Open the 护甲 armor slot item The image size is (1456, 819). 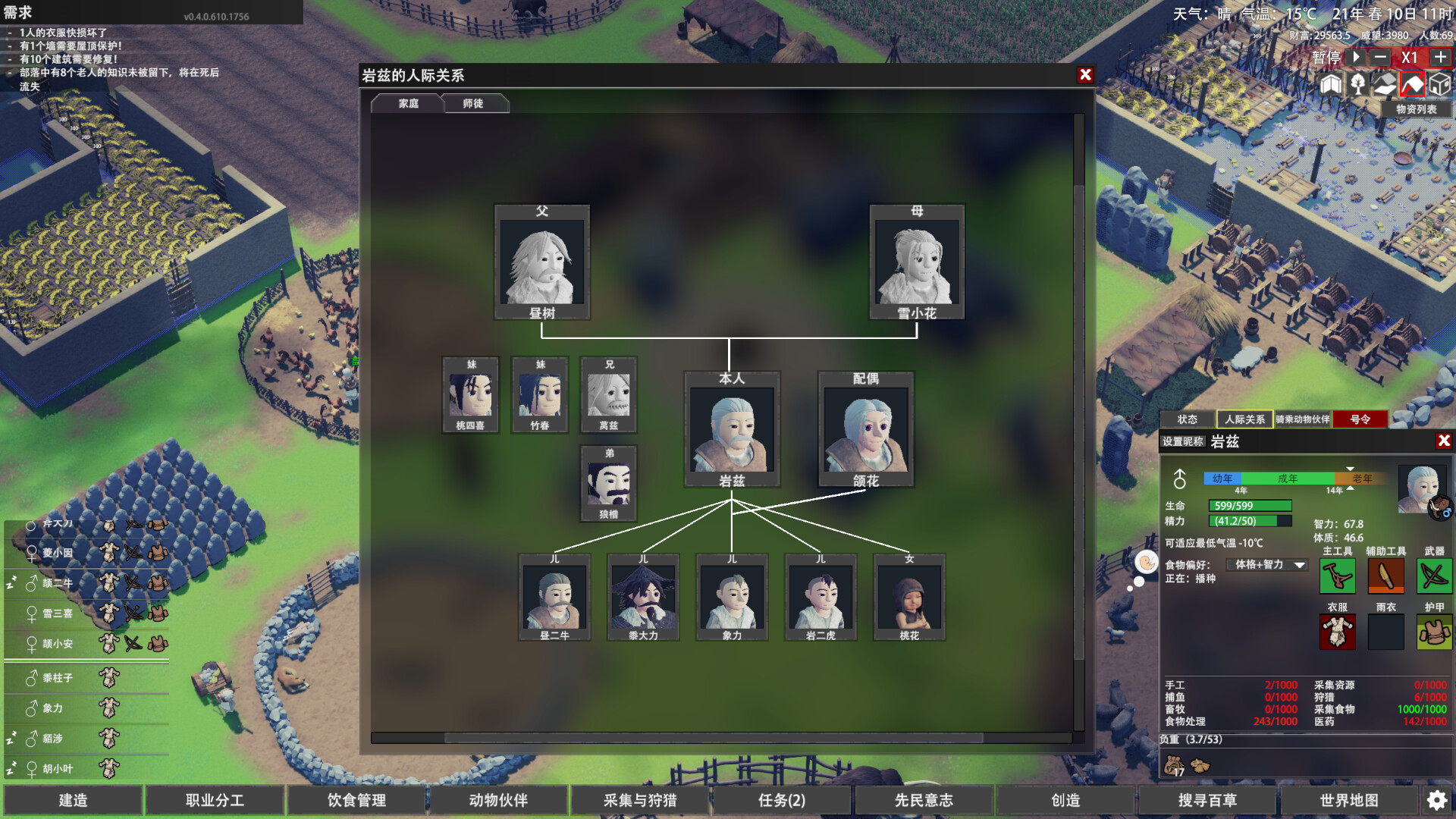tap(1433, 632)
